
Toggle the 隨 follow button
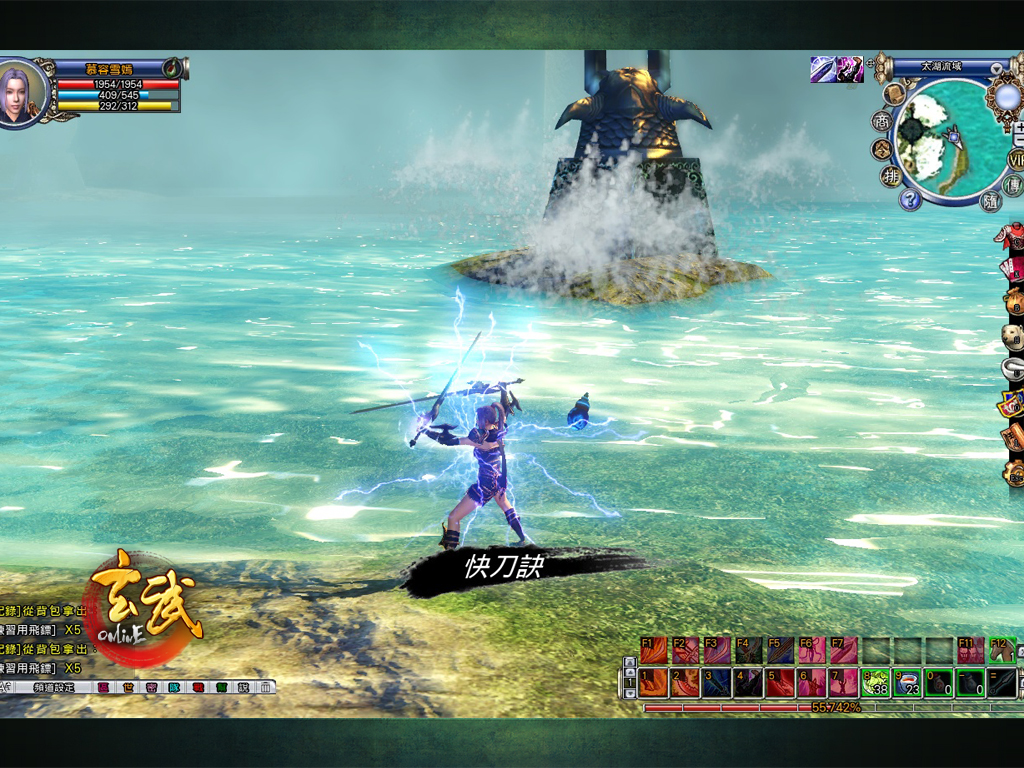tap(990, 201)
